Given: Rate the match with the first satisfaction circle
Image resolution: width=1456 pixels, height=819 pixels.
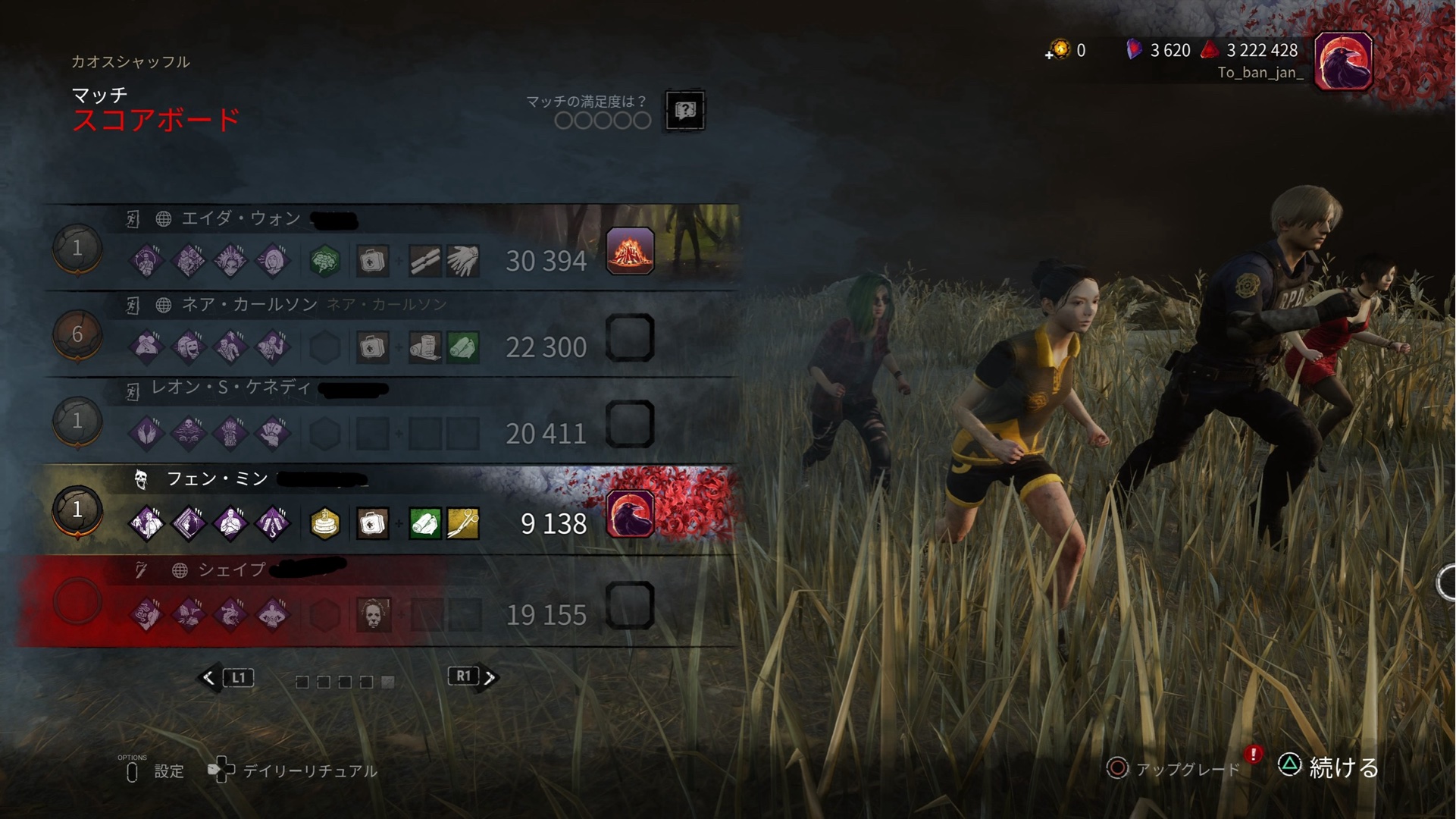Looking at the screenshot, I should click(563, 121).
